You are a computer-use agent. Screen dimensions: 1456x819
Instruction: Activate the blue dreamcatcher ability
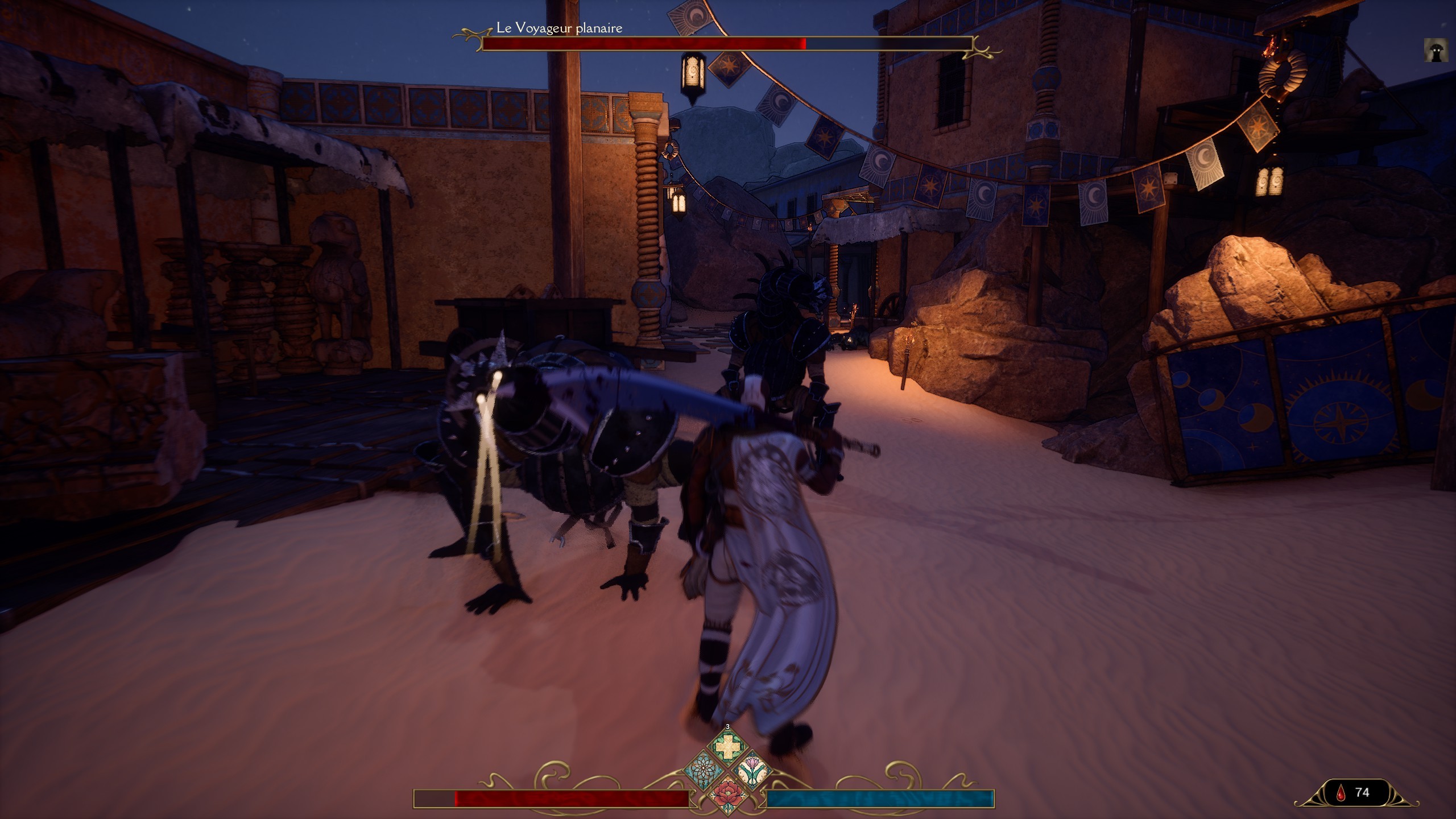click(701, 772)
